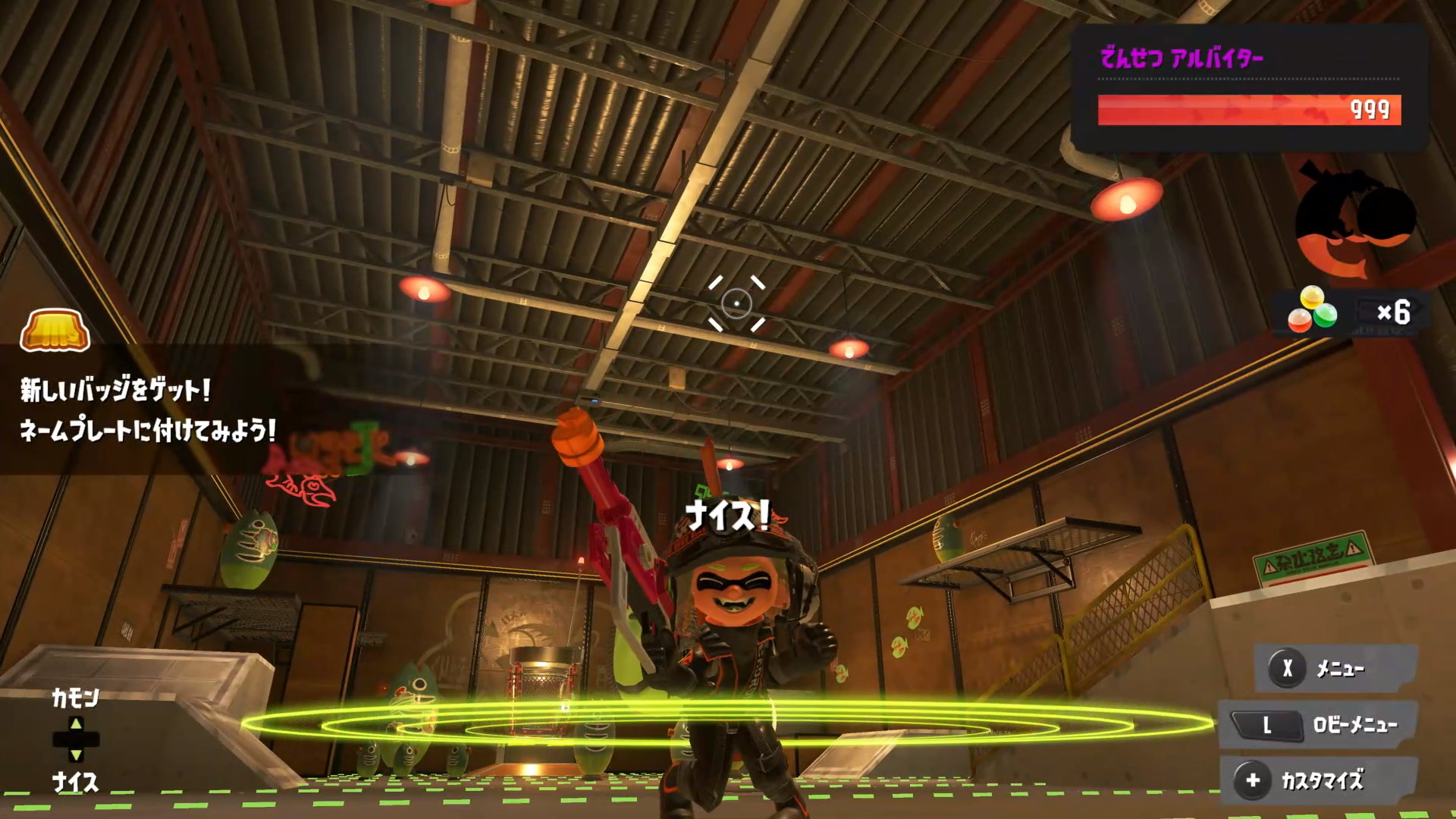Click the gold badge icon
Screen dimensions: 1456x819
[55, 331]
